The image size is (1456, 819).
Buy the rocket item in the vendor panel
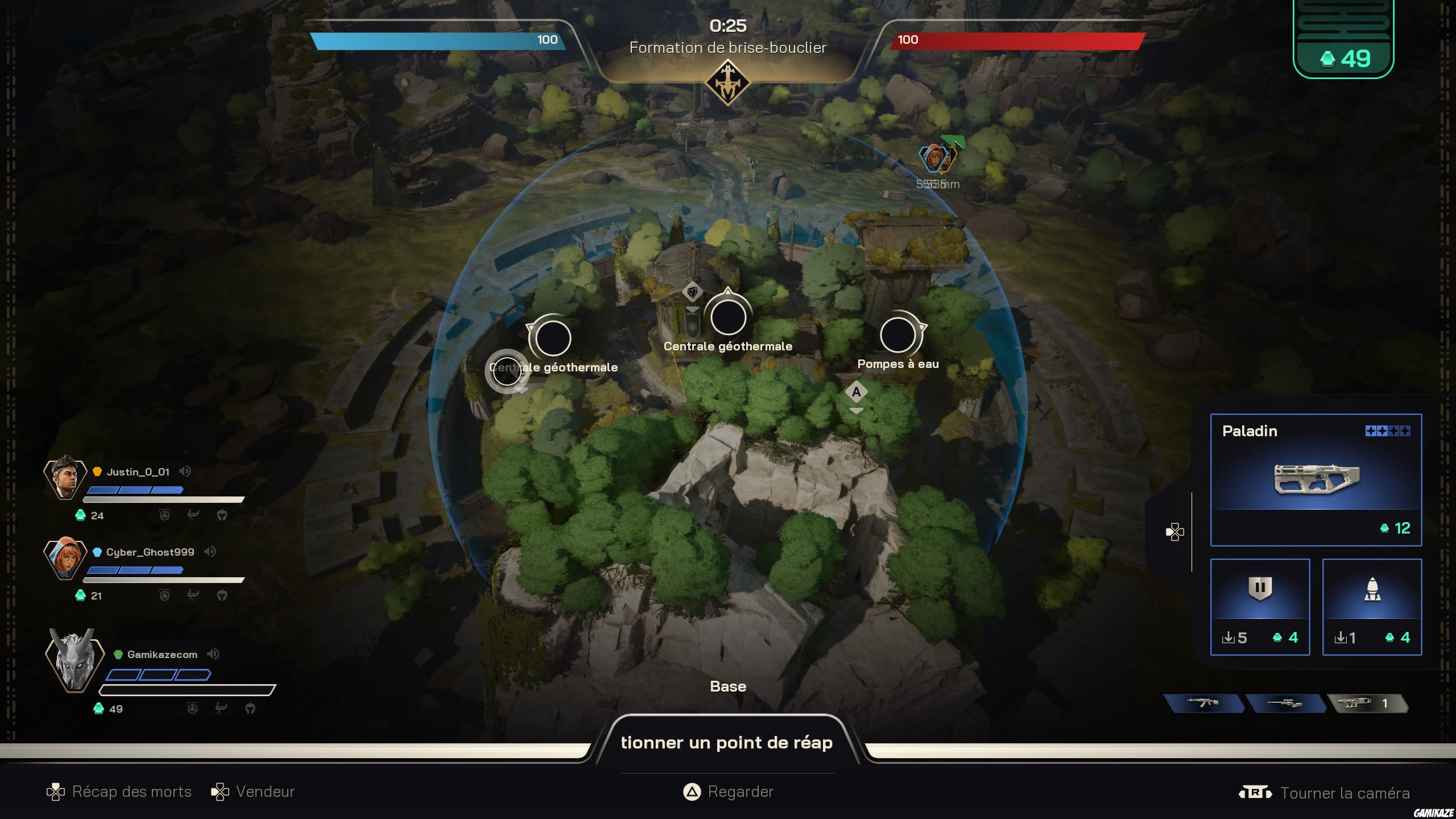click(1371, 607)
